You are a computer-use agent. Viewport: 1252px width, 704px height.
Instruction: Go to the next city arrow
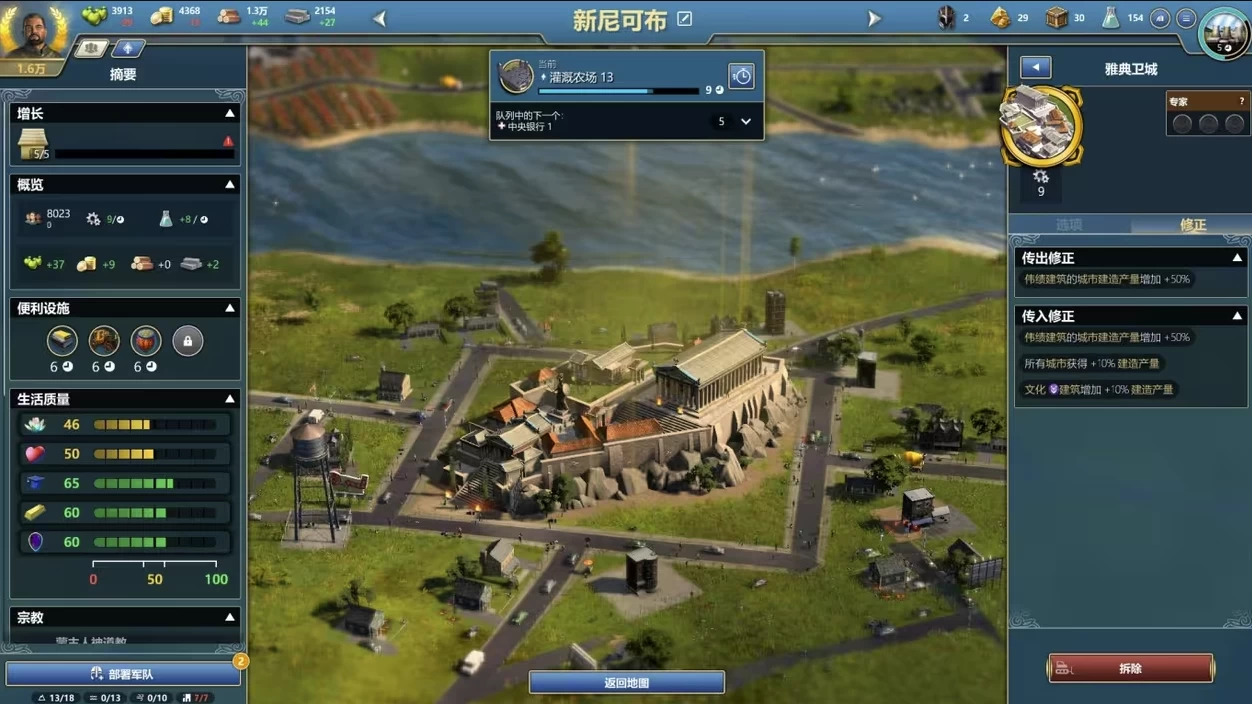click(x=874, y=18)
